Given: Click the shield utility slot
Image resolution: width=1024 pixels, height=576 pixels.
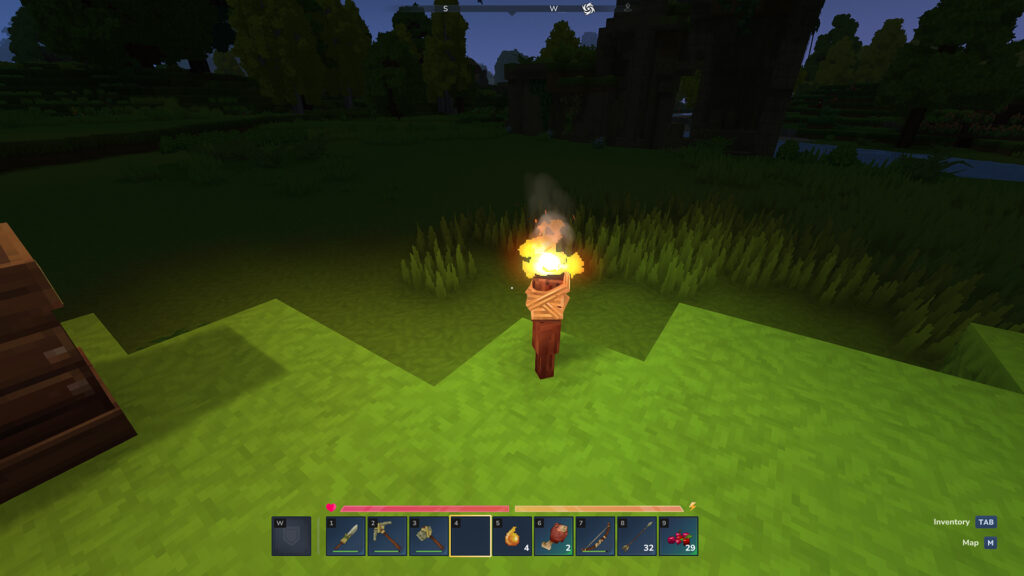Looking at the screenshot, I should [291, 536].
